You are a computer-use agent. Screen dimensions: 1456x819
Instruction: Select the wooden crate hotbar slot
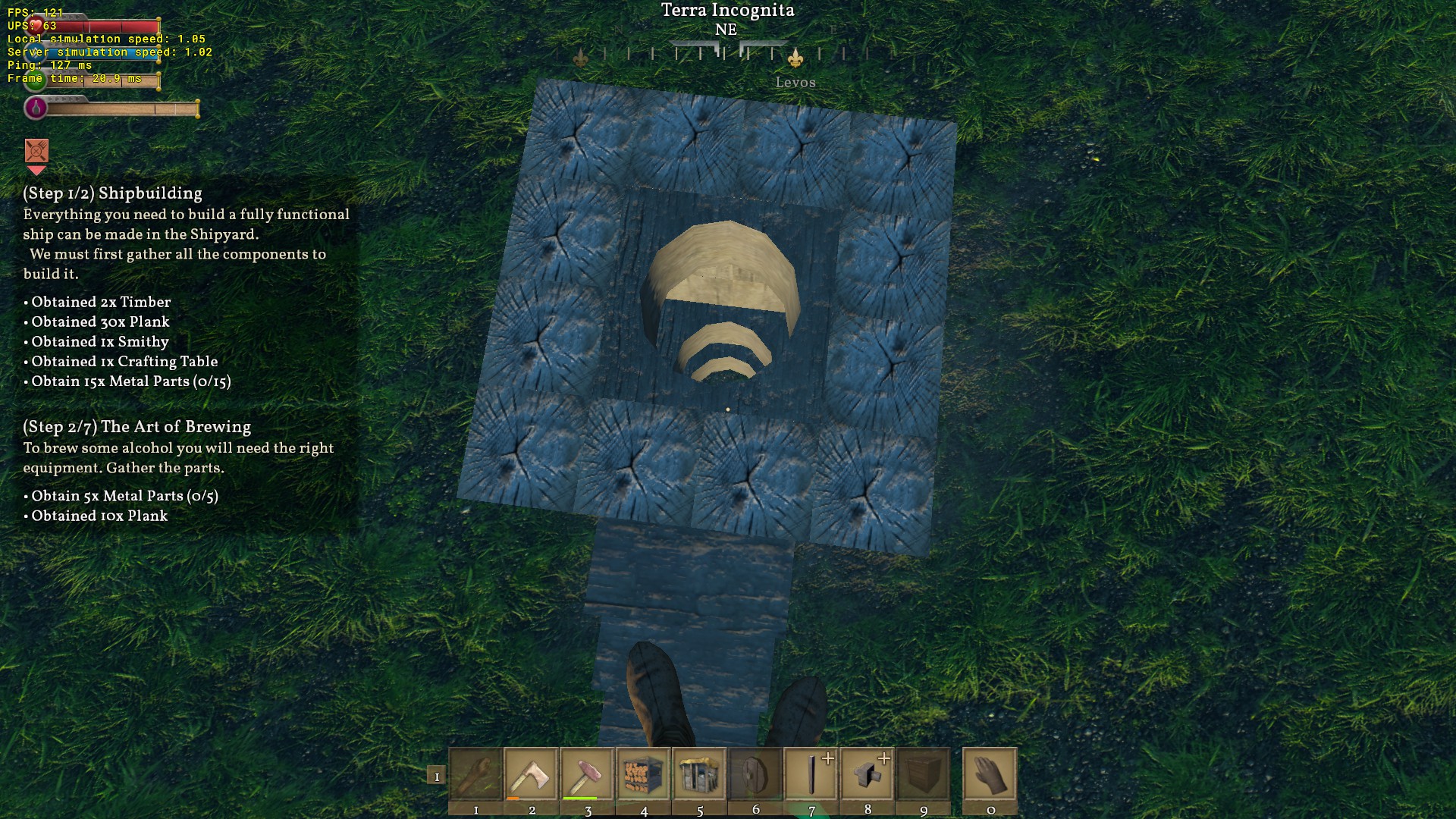[x=924, y=774]
